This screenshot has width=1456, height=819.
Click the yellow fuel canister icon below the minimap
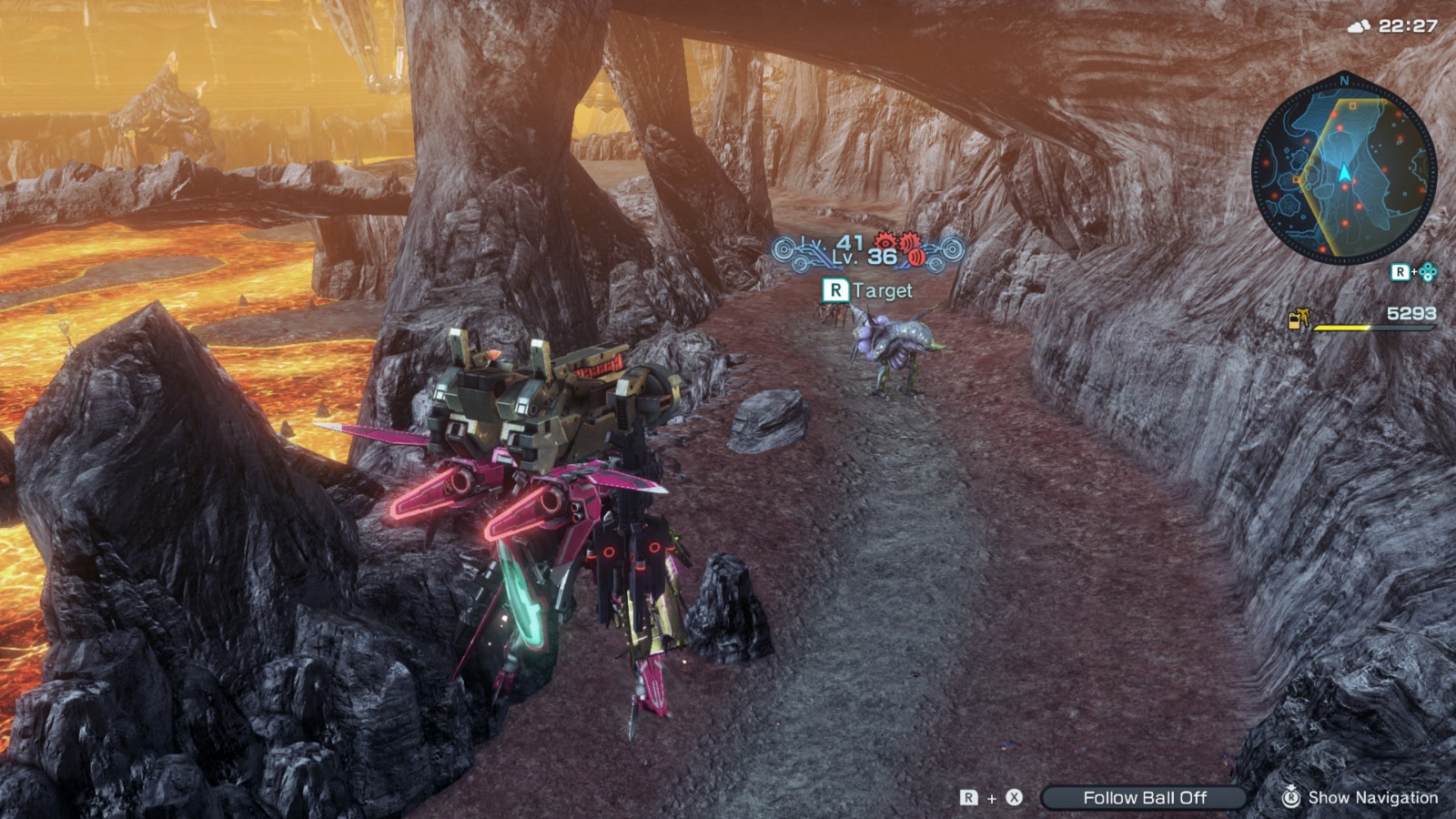[1296, 319]
